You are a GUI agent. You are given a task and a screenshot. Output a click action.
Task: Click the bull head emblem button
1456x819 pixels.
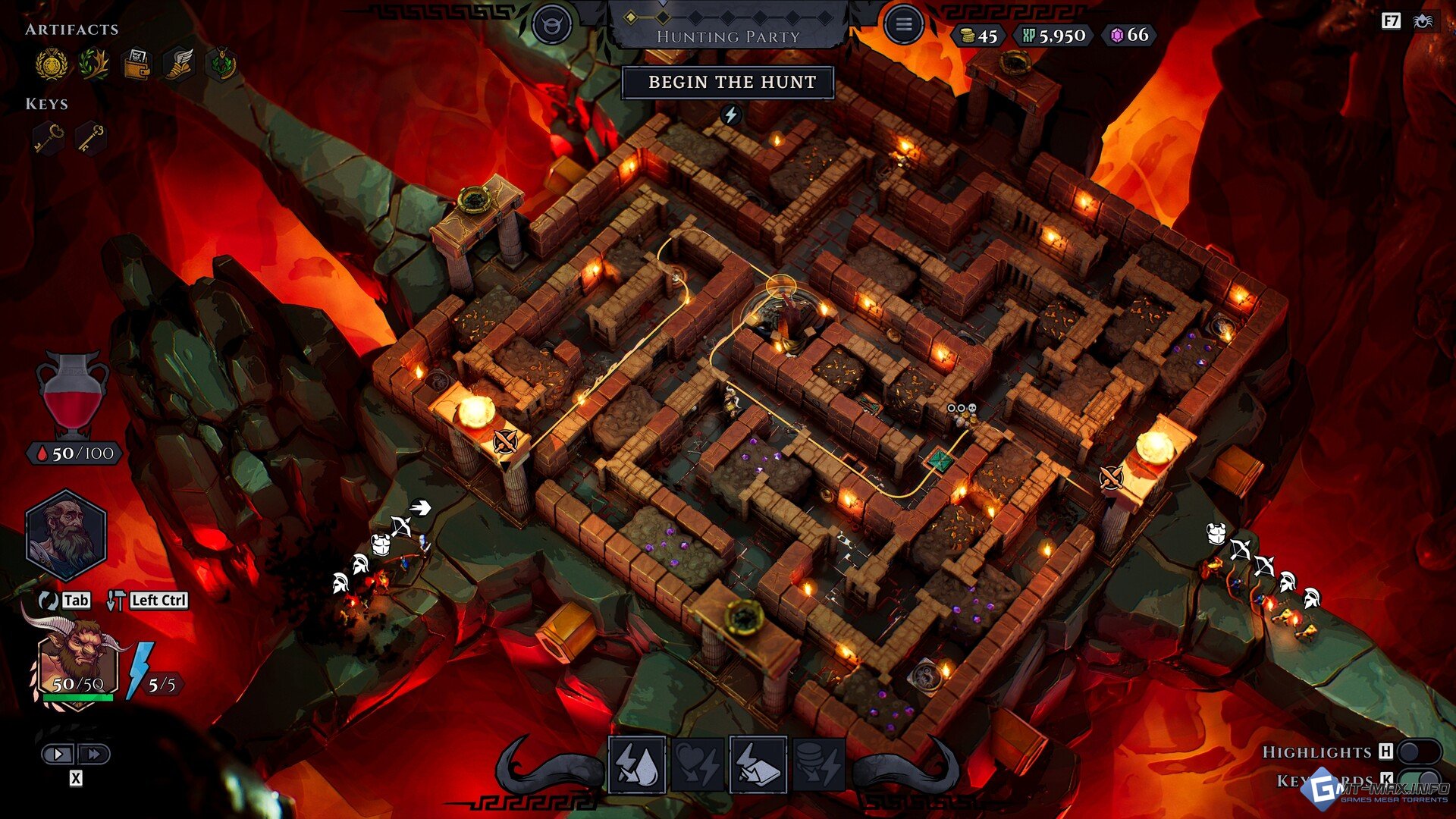point(551,25)
